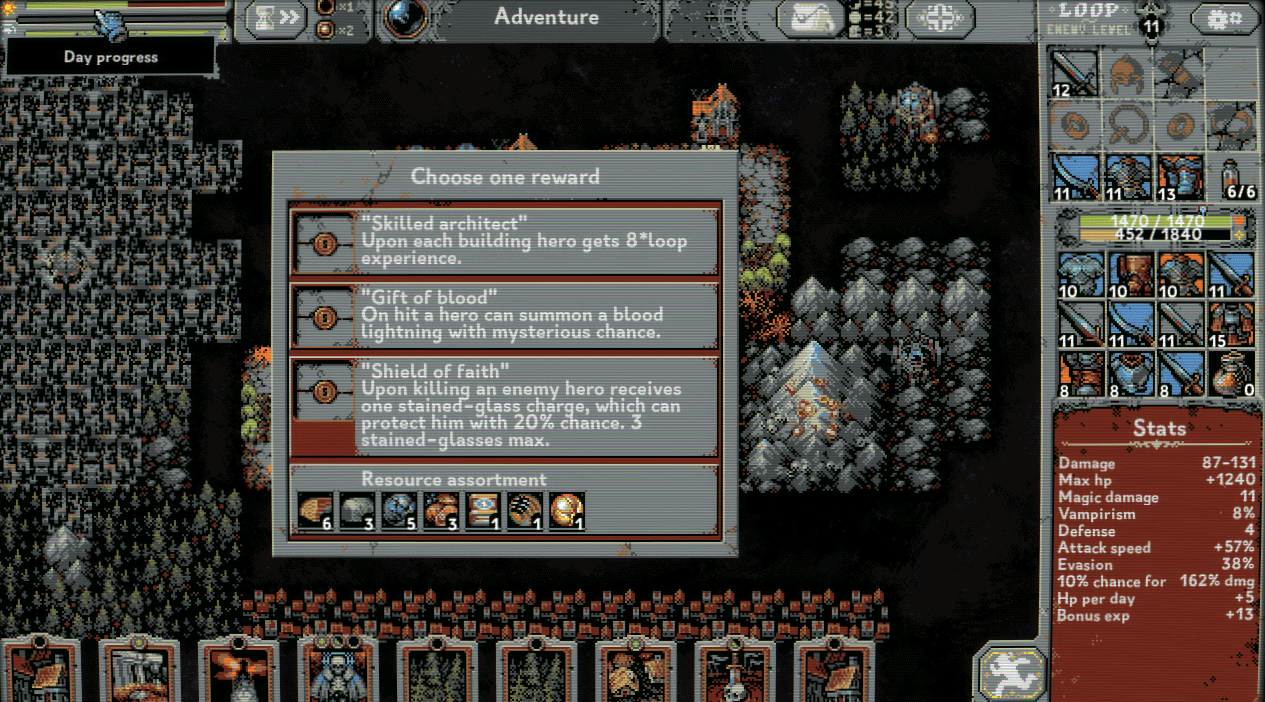Pick the fire beacon card in hand
This screenshot has height=702, width=1265.
[238, 672]
